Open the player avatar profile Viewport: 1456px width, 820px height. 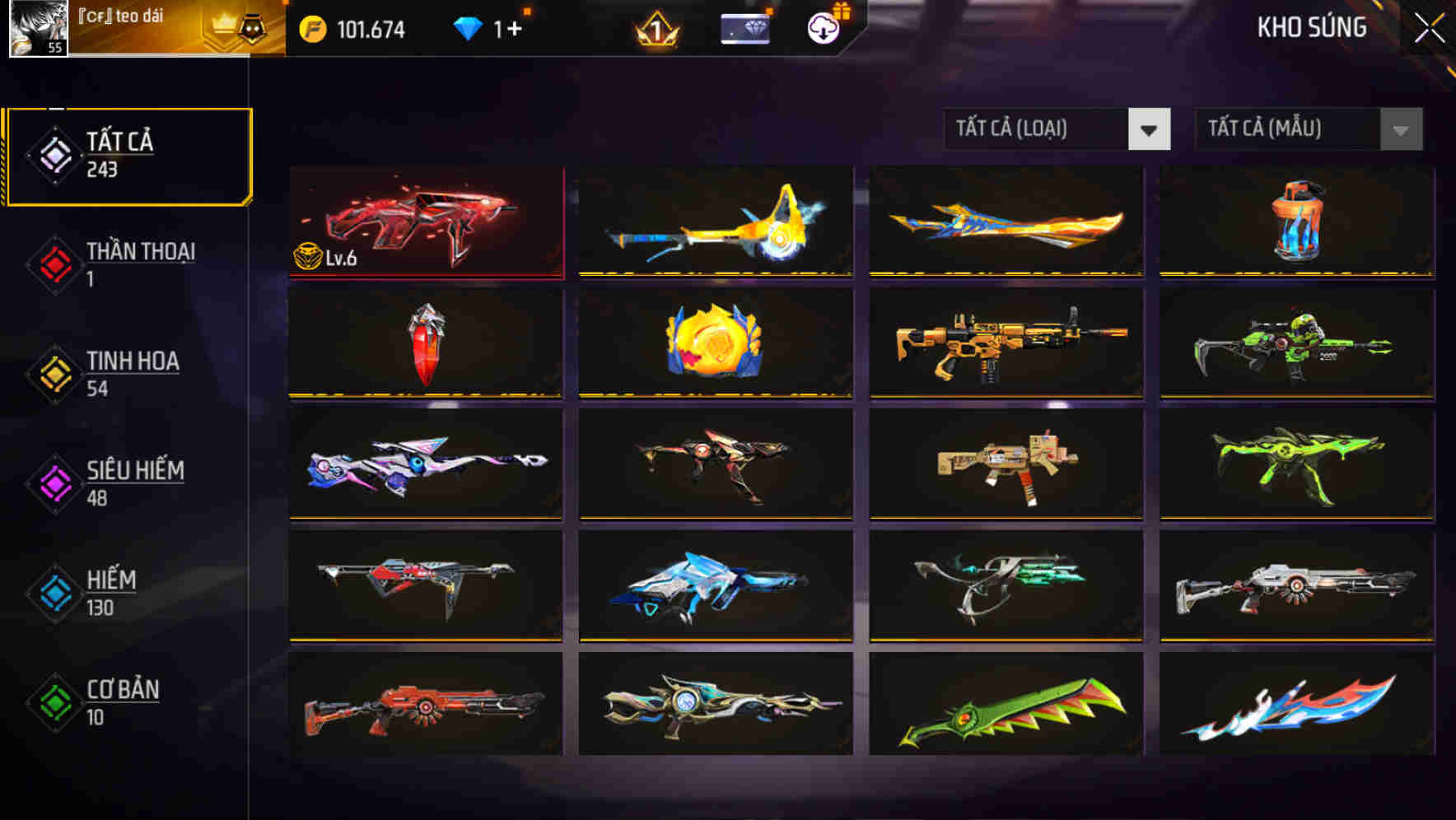click(39, 26)
